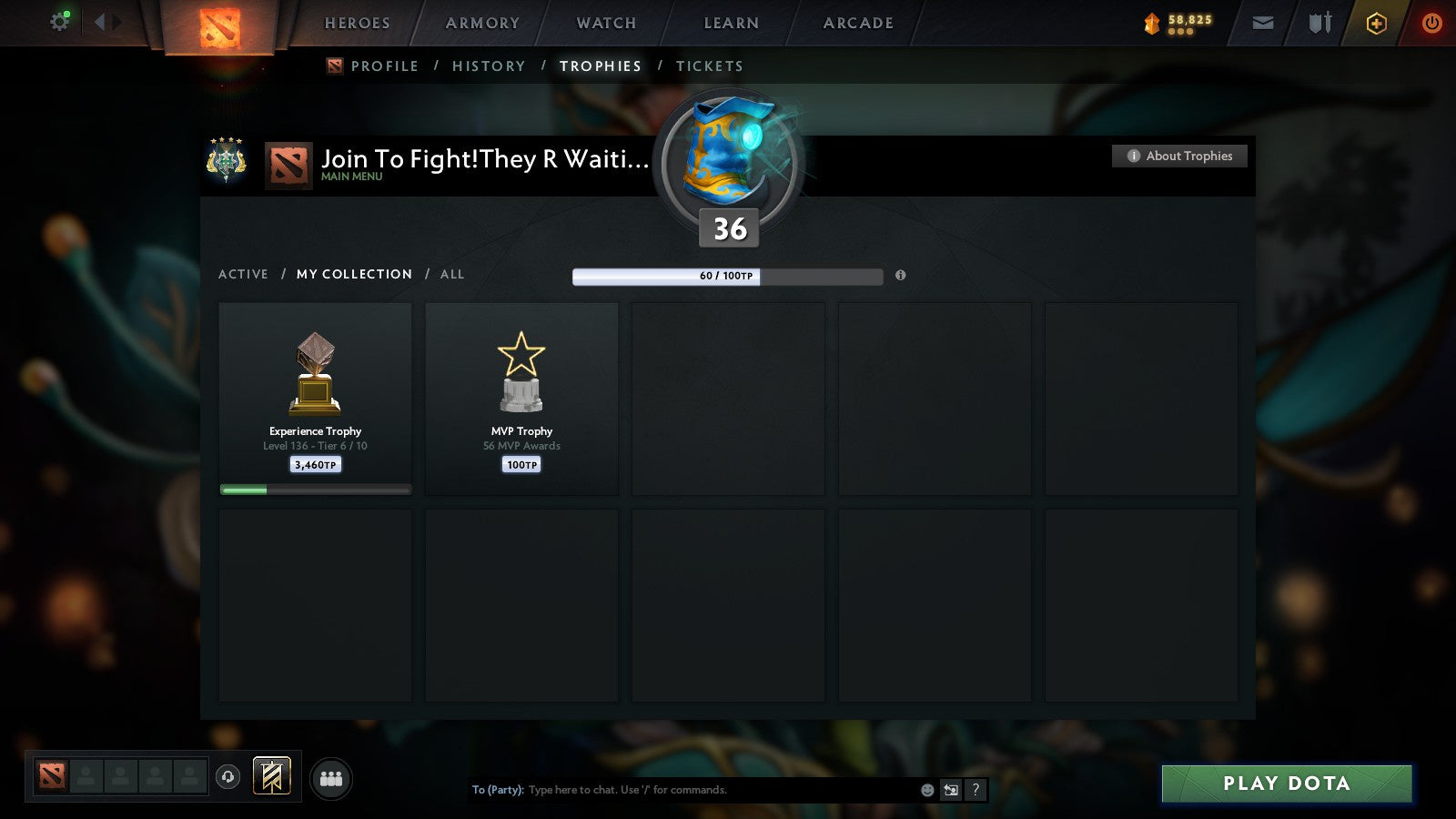Open the HEROES menu
The image size is (1456, 819).
356,23
